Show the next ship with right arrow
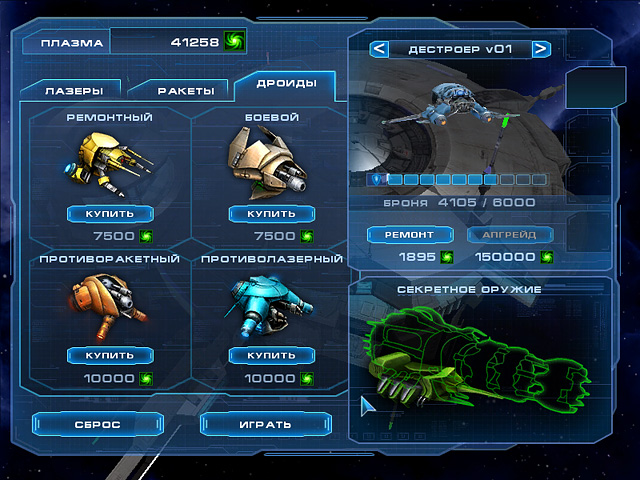This screenshot has width=640, height=480. [x=540, y=48]
